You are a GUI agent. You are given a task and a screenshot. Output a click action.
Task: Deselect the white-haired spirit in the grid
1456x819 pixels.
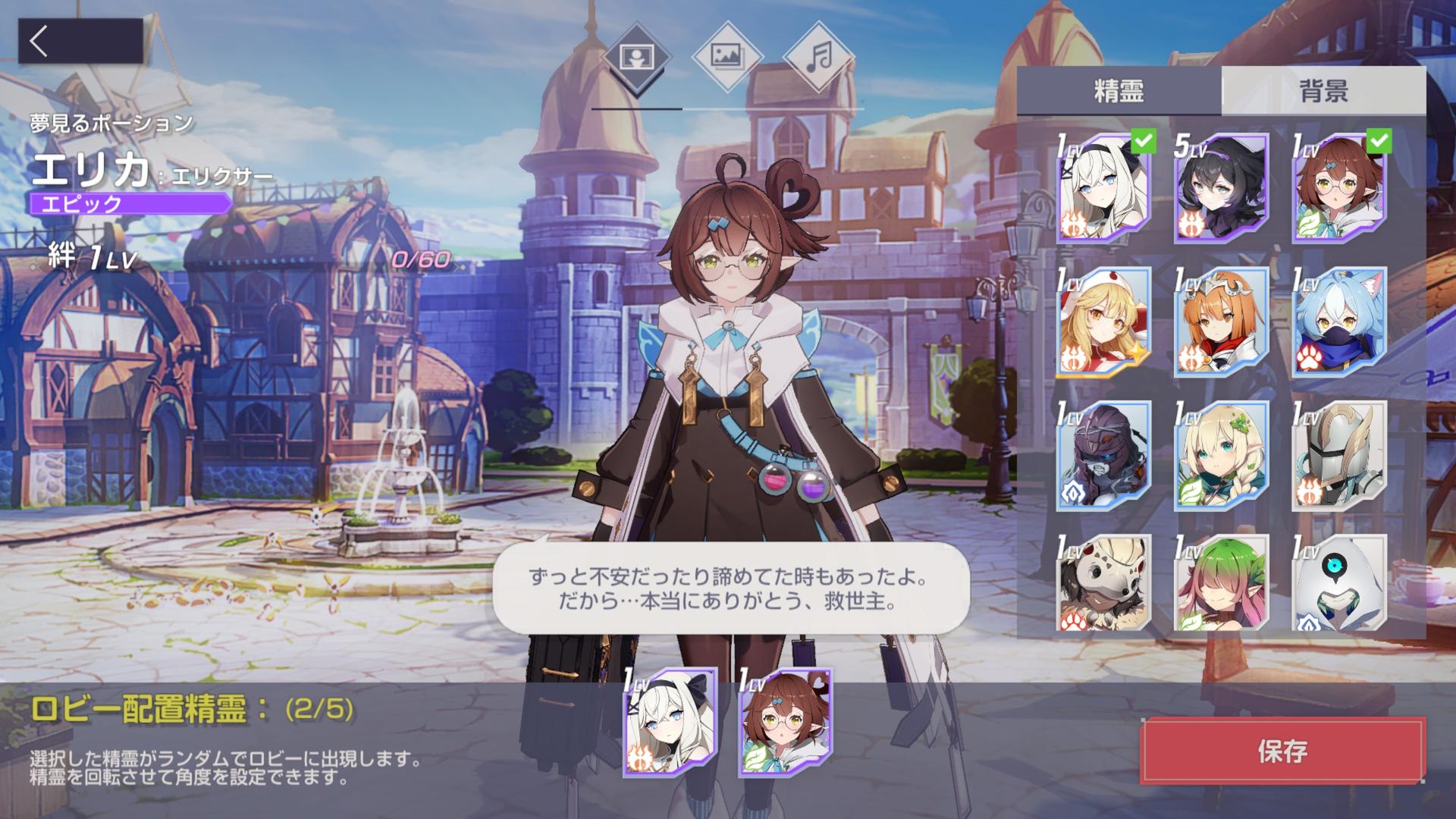tap(1103, 188)
